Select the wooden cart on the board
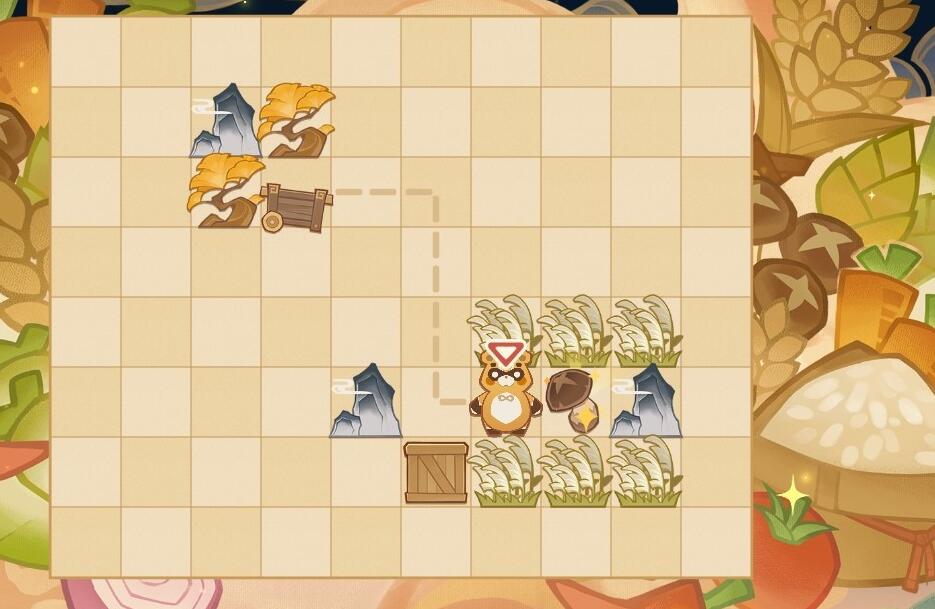Screen dimensions: 935x609 tap(295, 207)
